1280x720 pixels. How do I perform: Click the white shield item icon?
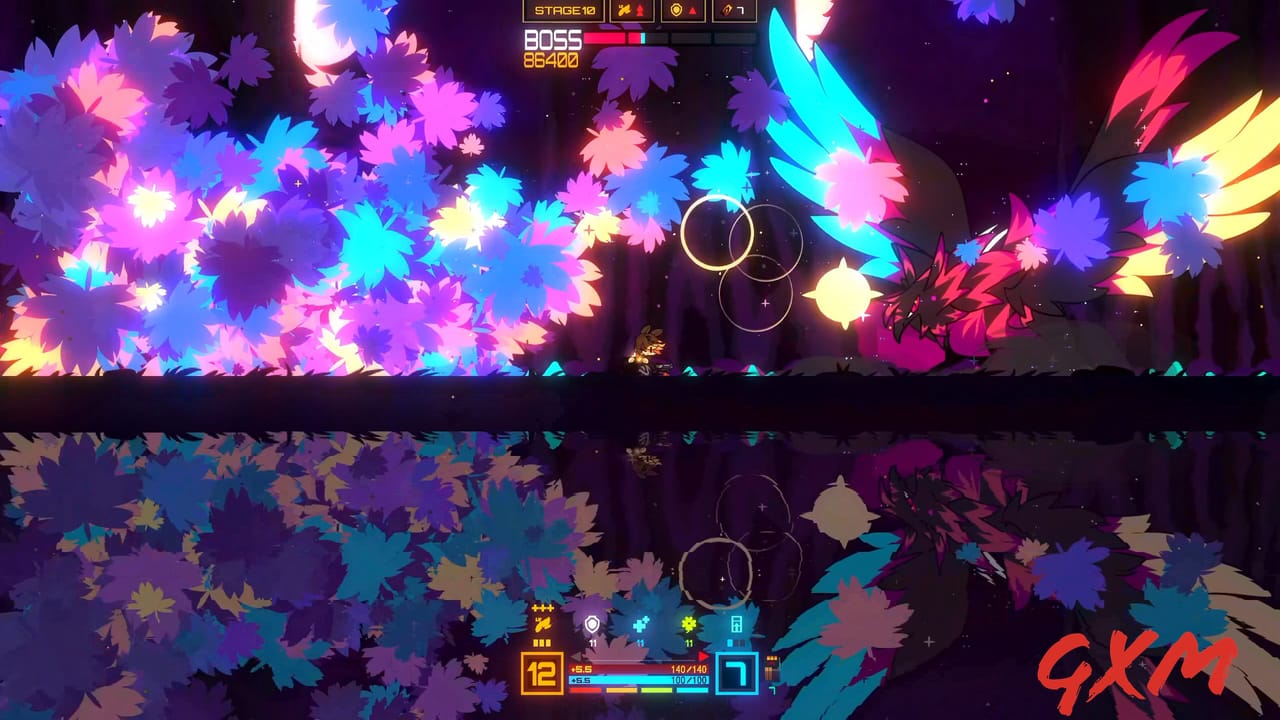click(x=592, y=625)
